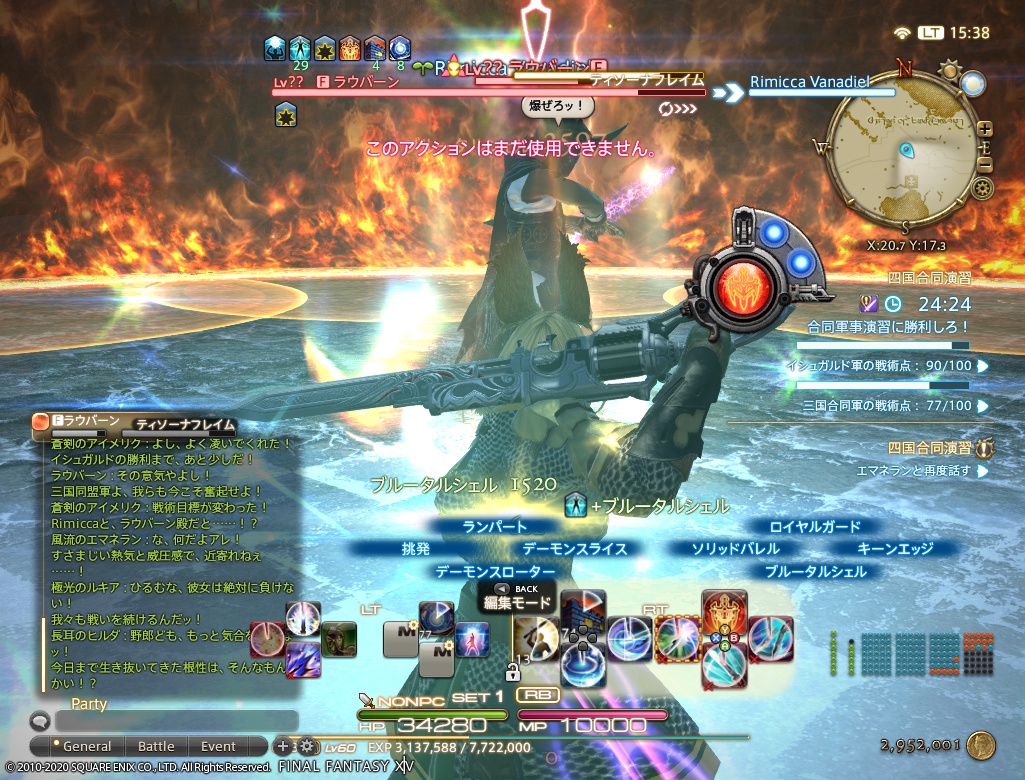Expand the イシュガルド軍の戦術点 objective arrow
This screenshot has width=1025, height=780.
click(x=983, y=366)
